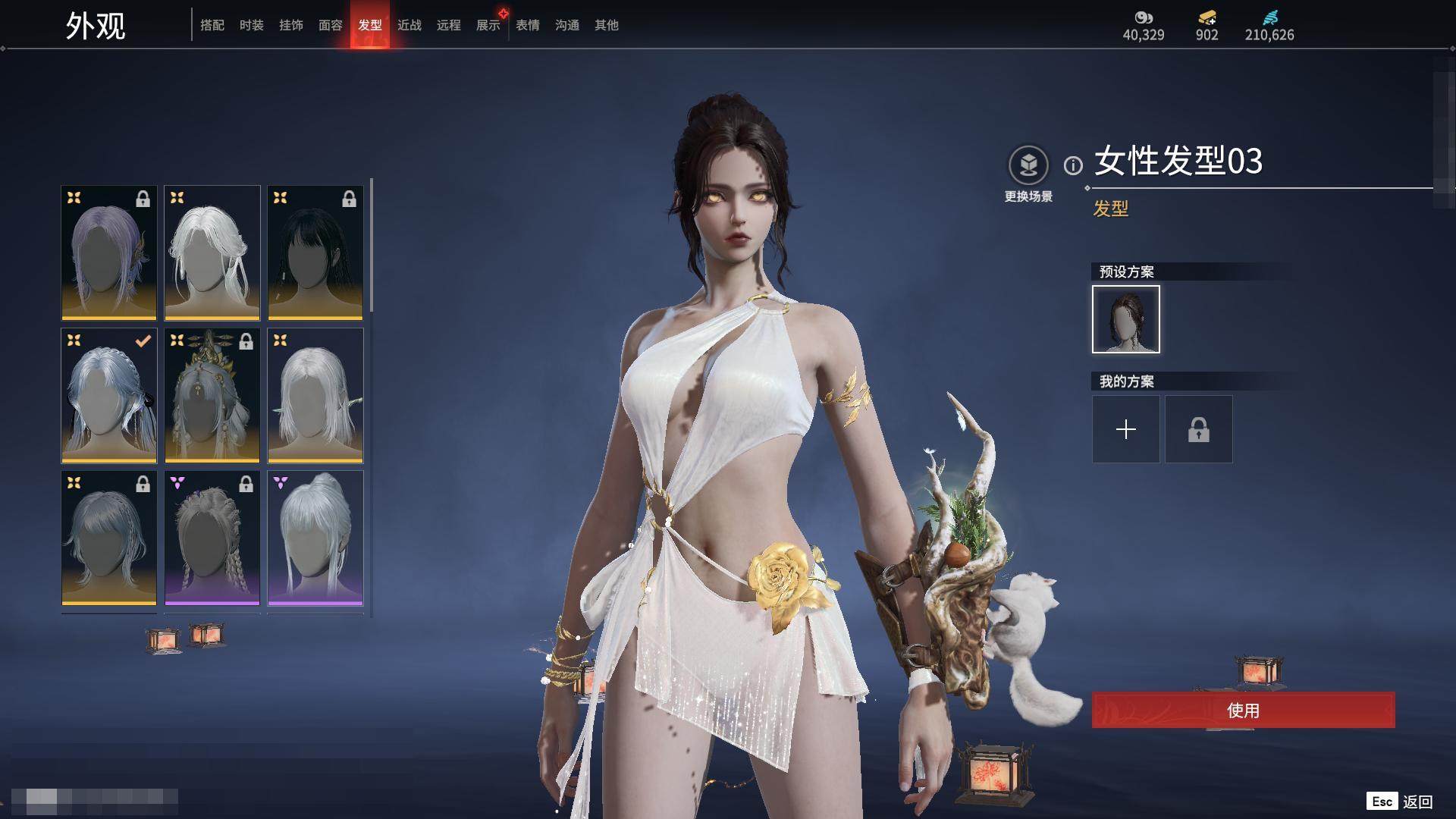Select the 表情 tab

(528, 25)
